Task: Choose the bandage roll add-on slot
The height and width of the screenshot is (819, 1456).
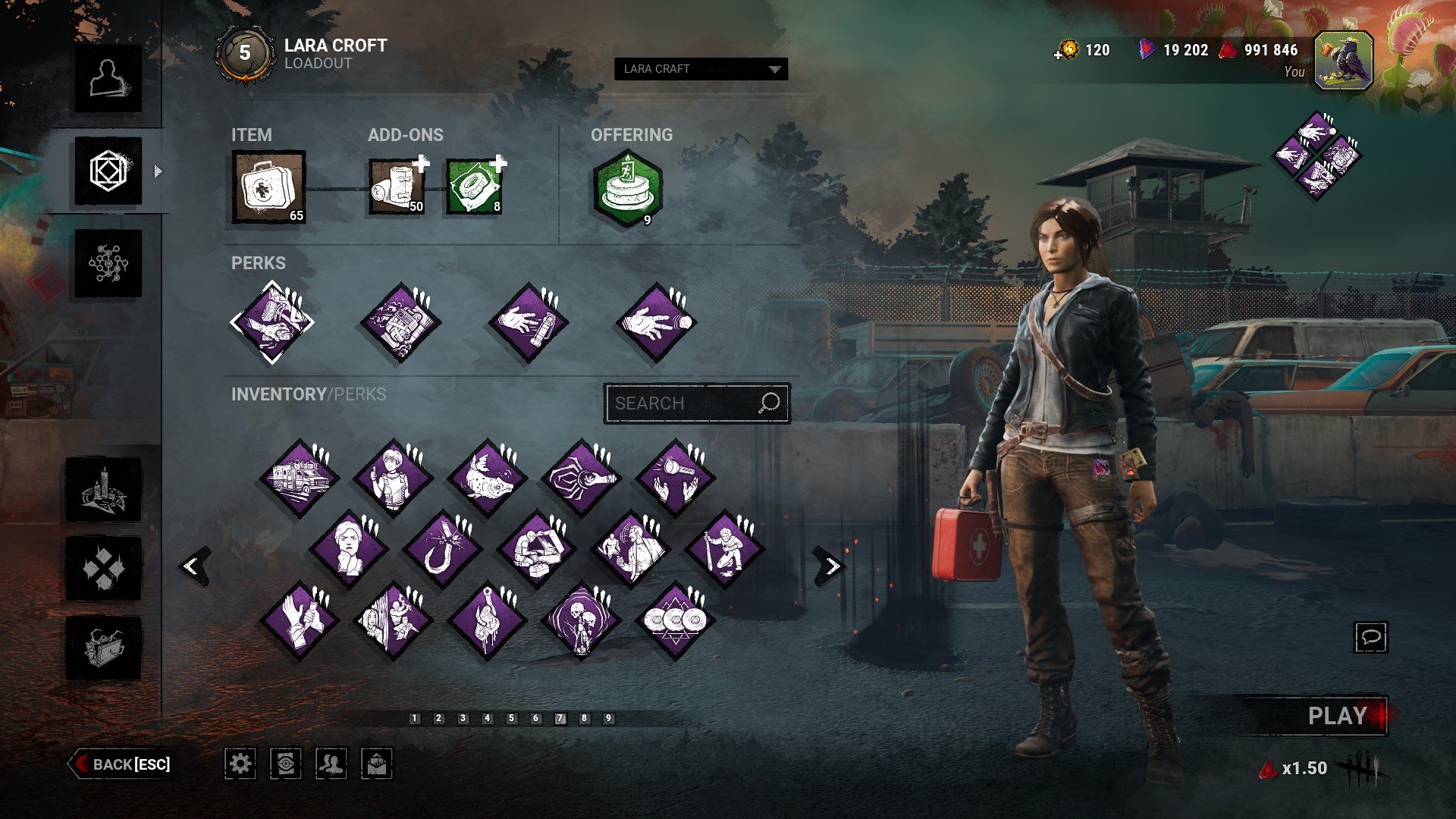Action: pyautogui.click(x=397, y=187)
